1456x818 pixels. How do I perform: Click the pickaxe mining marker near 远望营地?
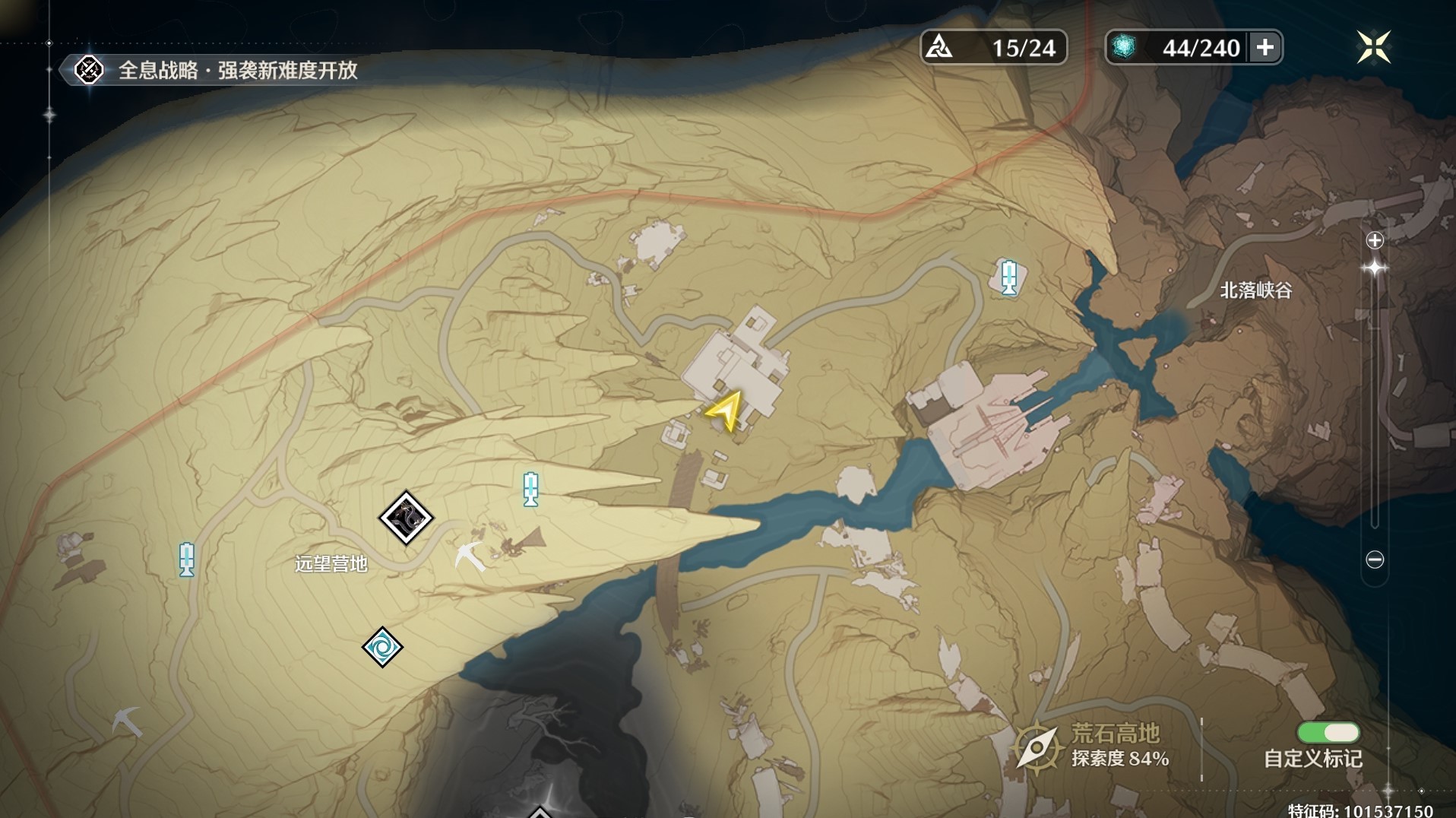469,556
